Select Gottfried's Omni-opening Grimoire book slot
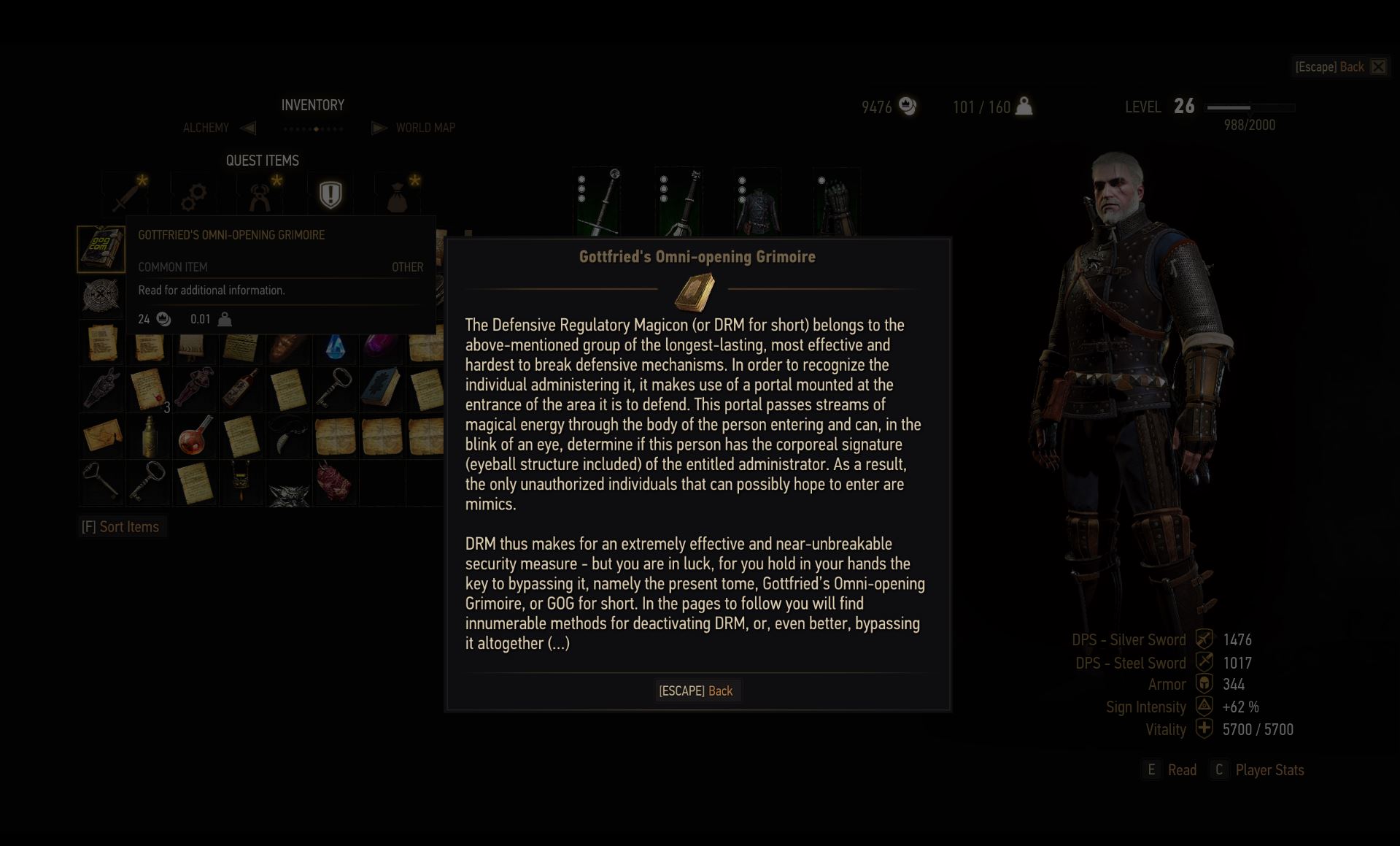This screenshot has height=846, width=1400. tap(101, 248)
